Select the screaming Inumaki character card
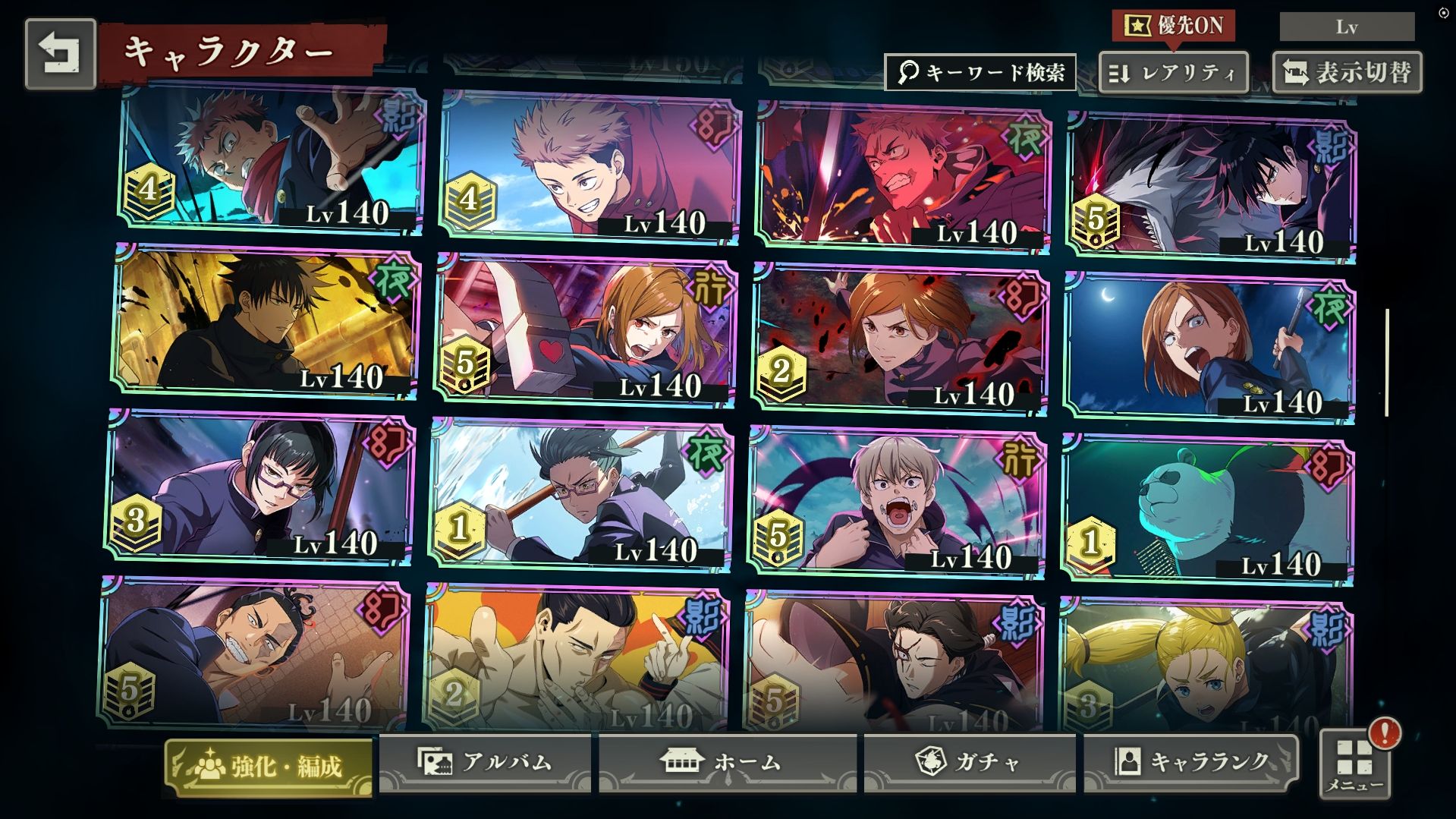The image size is (1456, 819). tap(896, 500)
